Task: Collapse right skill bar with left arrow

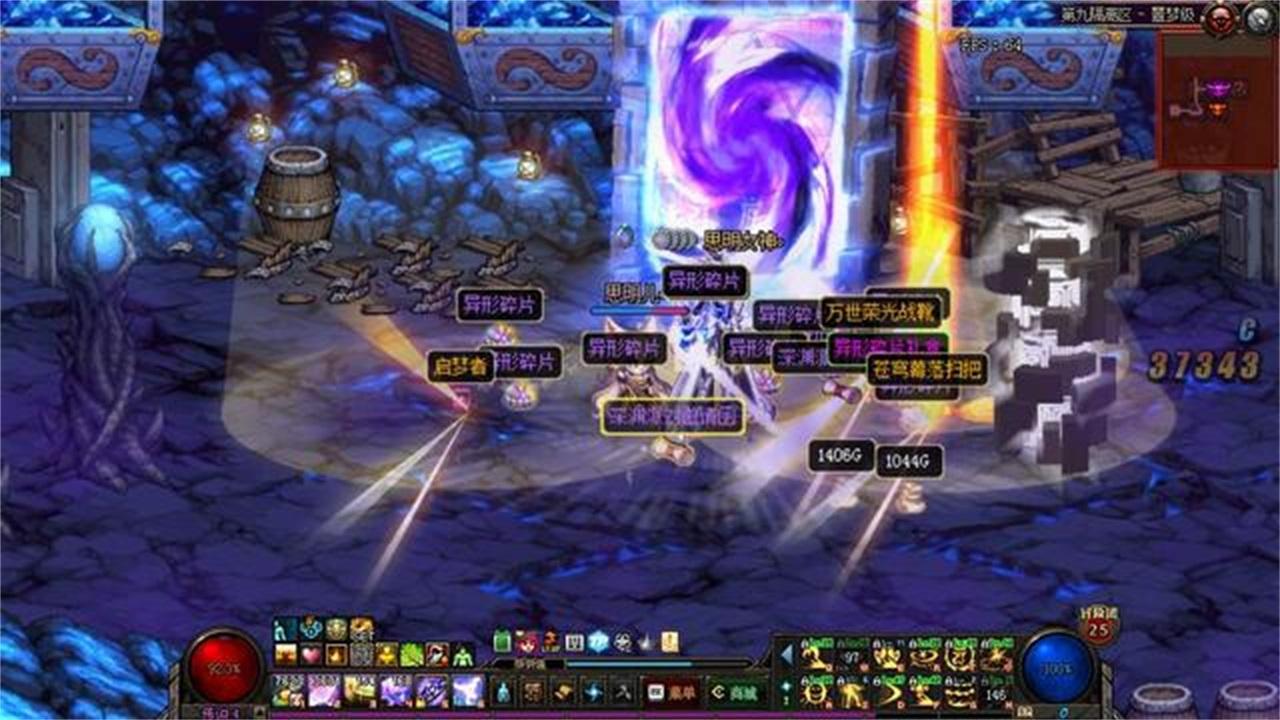Action: [784, 653]
